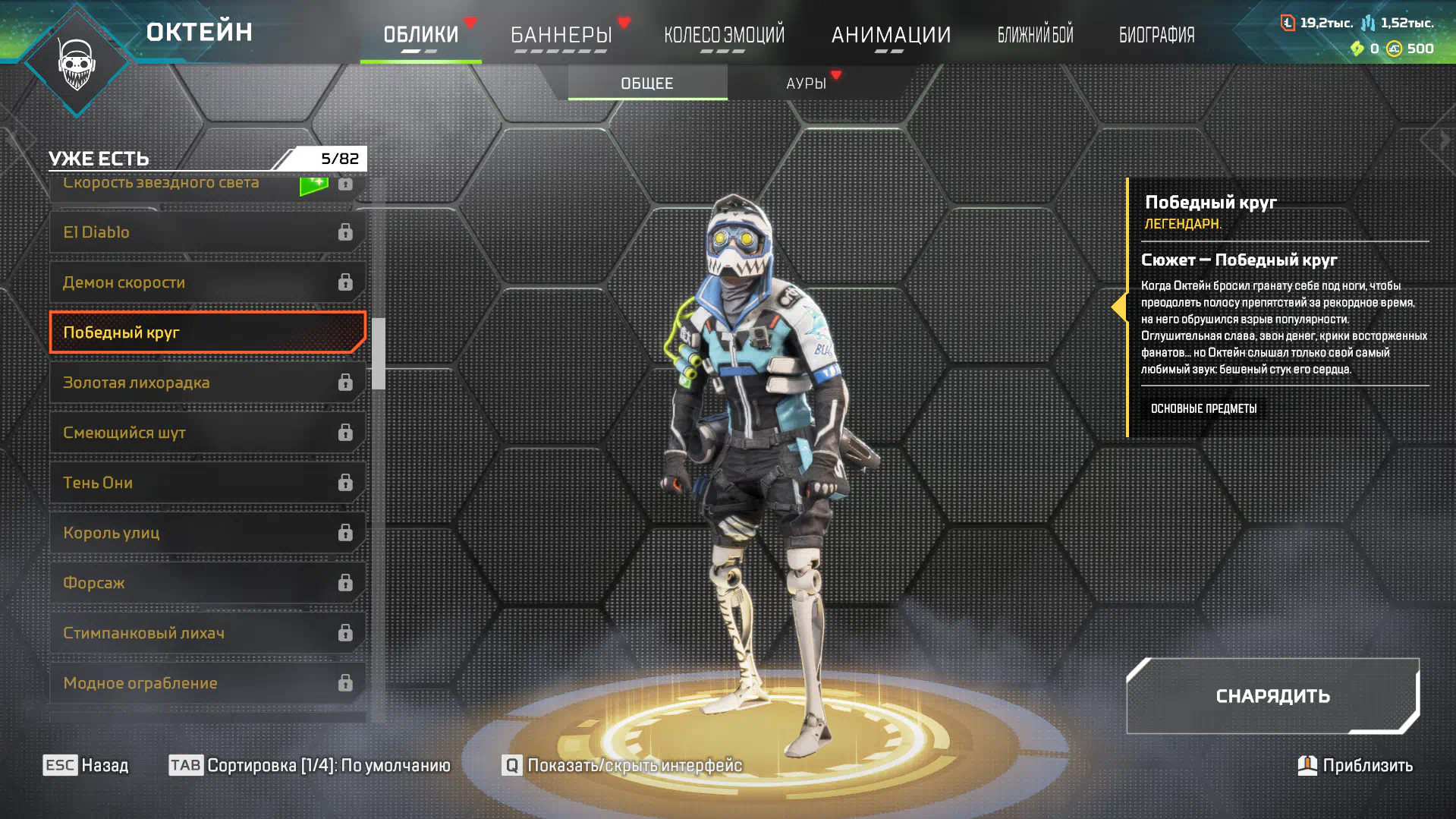Pick the Золотая лихорадка skin

pyautogui.click(x=206, y=383)
